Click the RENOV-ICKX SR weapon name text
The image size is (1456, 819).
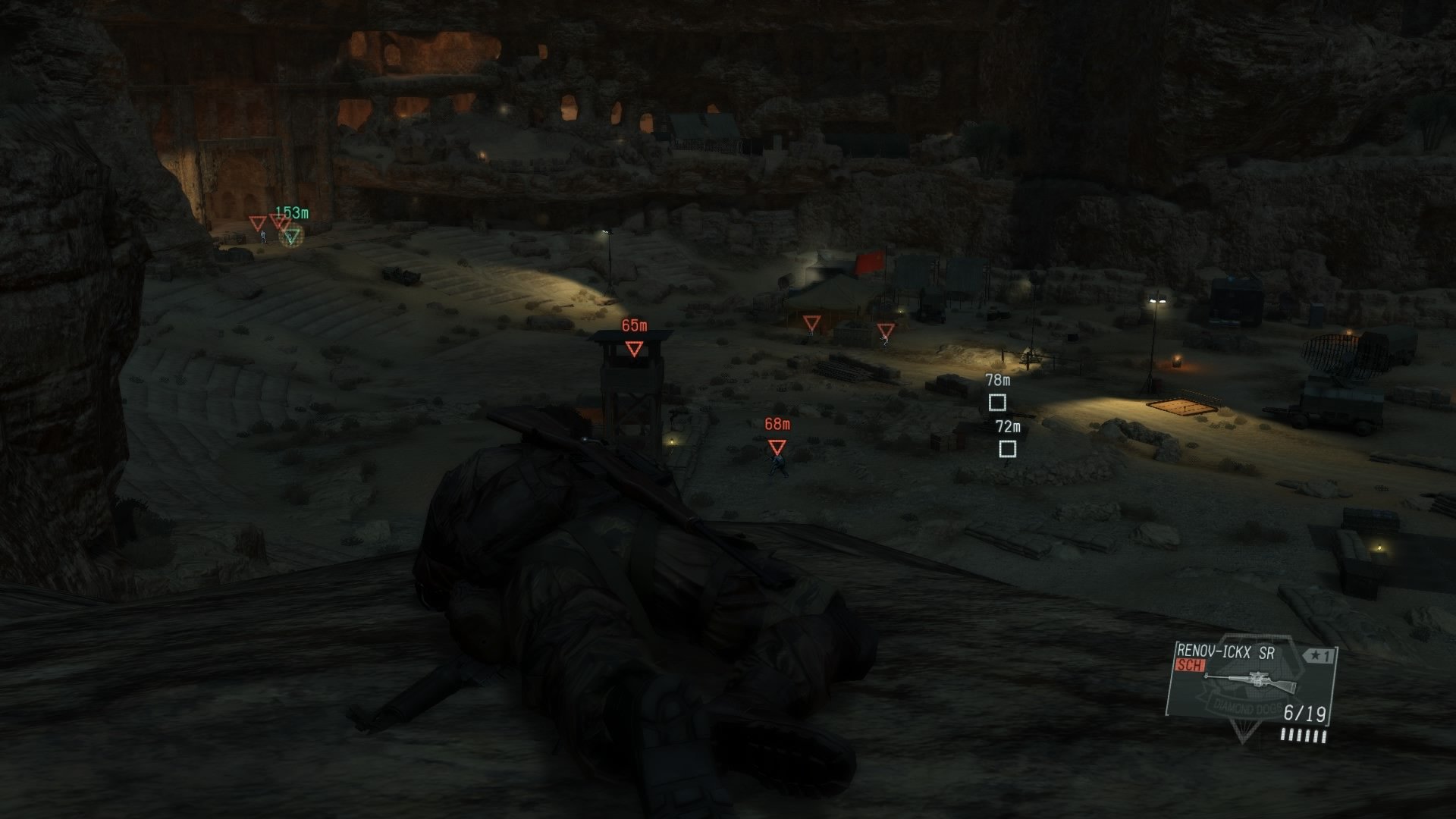[1225, 651]
